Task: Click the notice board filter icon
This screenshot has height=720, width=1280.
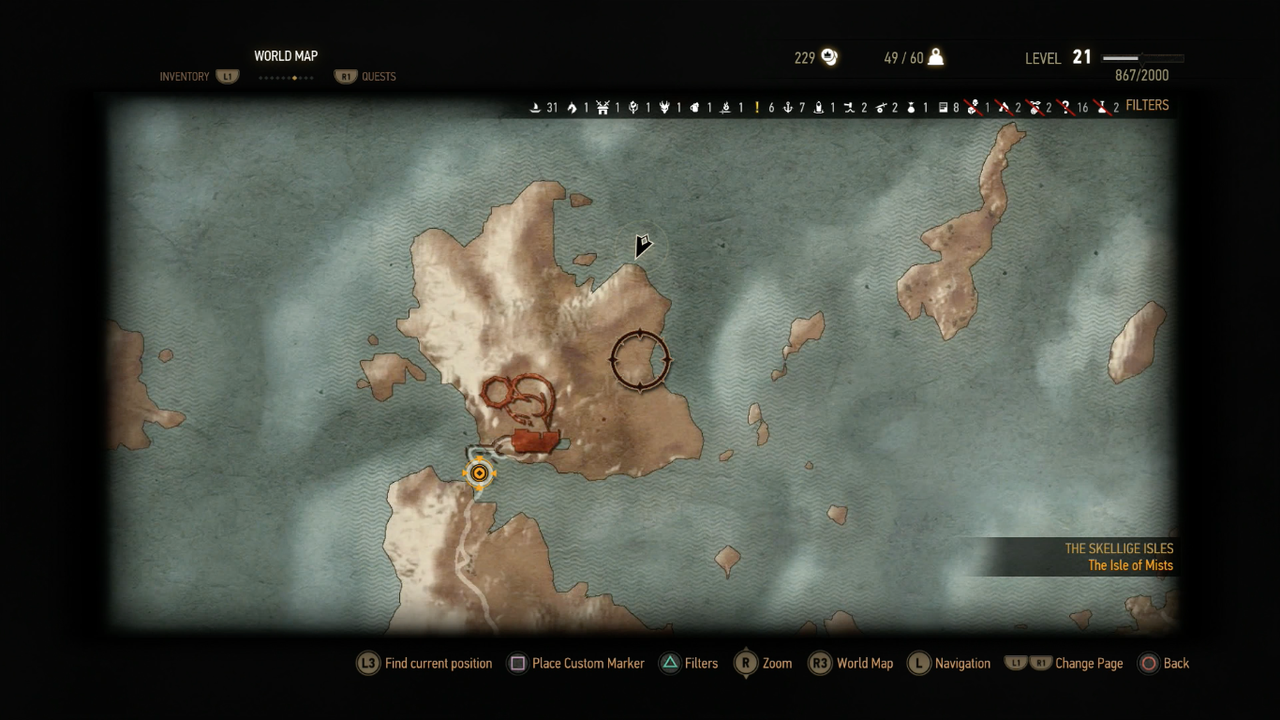Action: [x=940, y=106]
